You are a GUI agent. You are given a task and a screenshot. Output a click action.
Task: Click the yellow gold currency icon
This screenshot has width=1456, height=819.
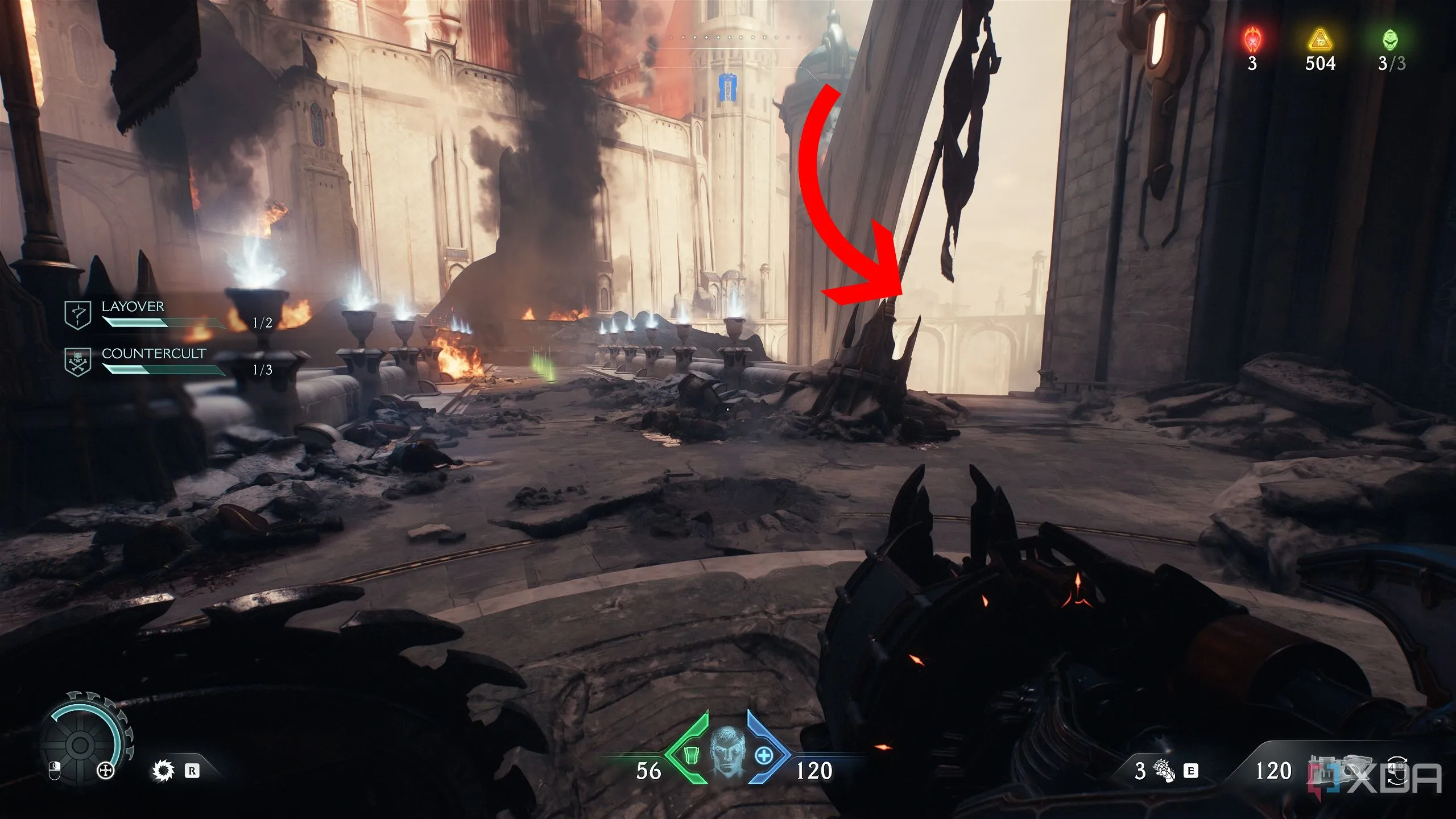[1319, 40]
